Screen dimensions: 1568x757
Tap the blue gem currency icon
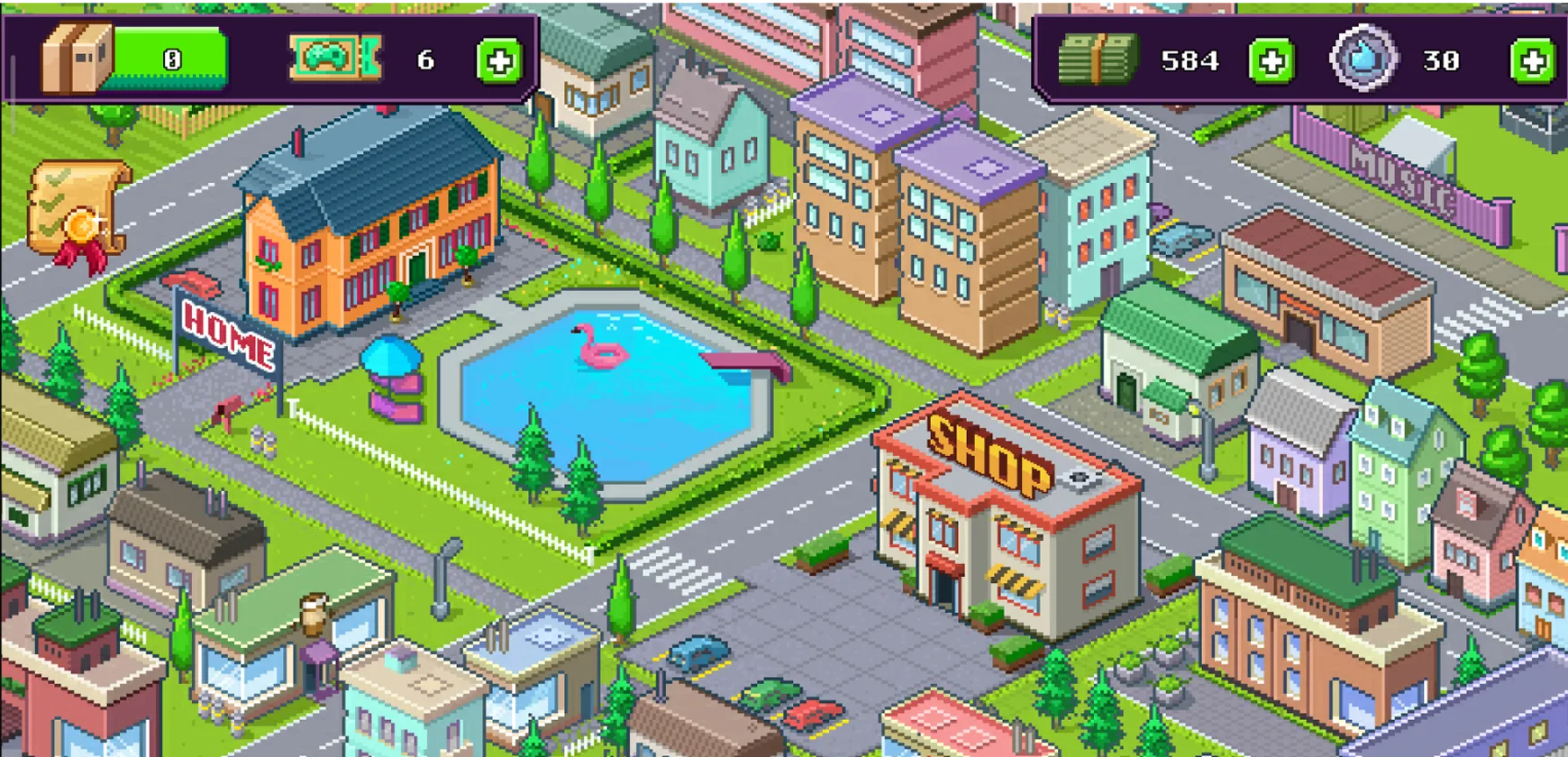1363,59
